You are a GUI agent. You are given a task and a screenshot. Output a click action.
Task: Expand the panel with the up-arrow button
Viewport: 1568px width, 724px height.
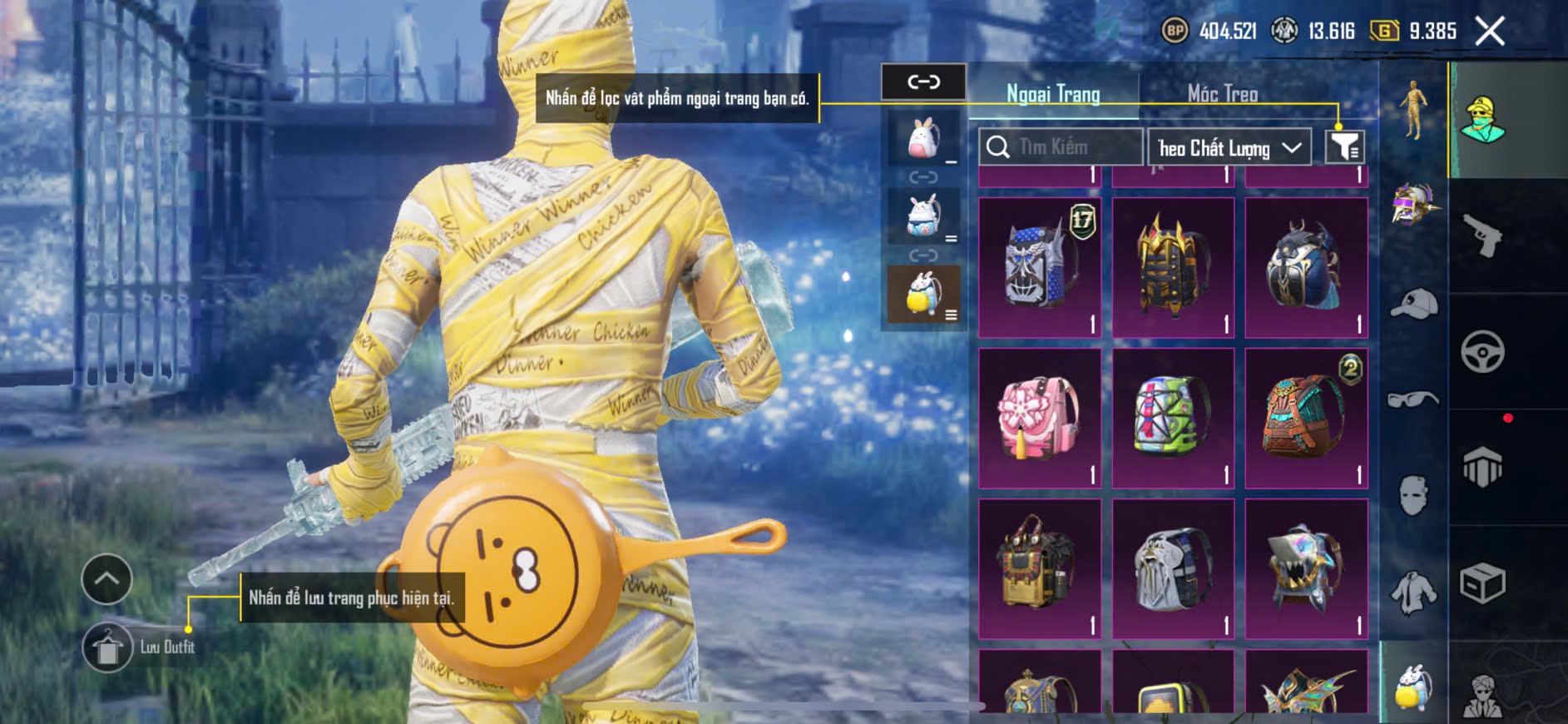(106, 578)
